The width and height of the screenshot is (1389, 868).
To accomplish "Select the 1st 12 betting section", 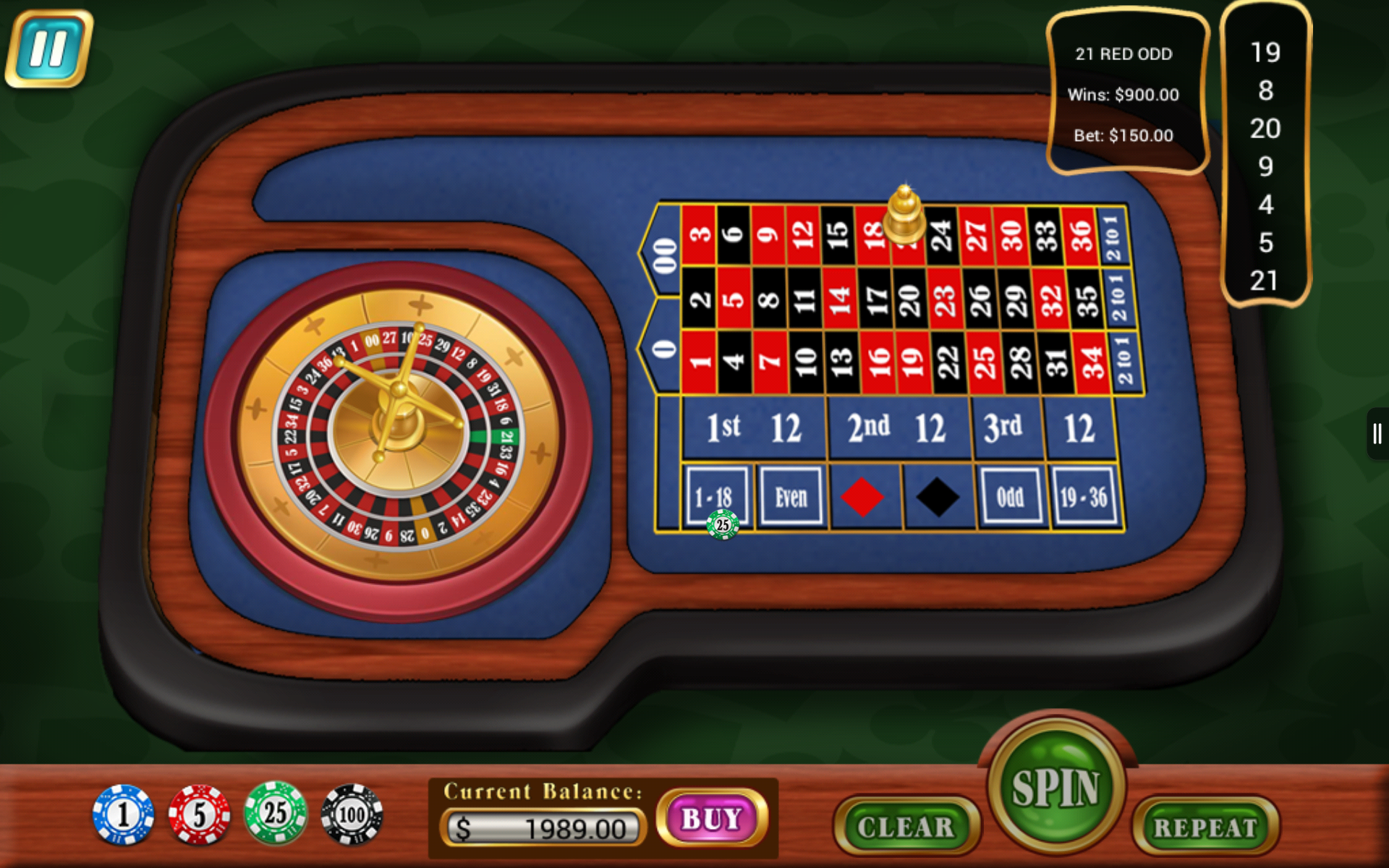I will click(x=755, y=427).
